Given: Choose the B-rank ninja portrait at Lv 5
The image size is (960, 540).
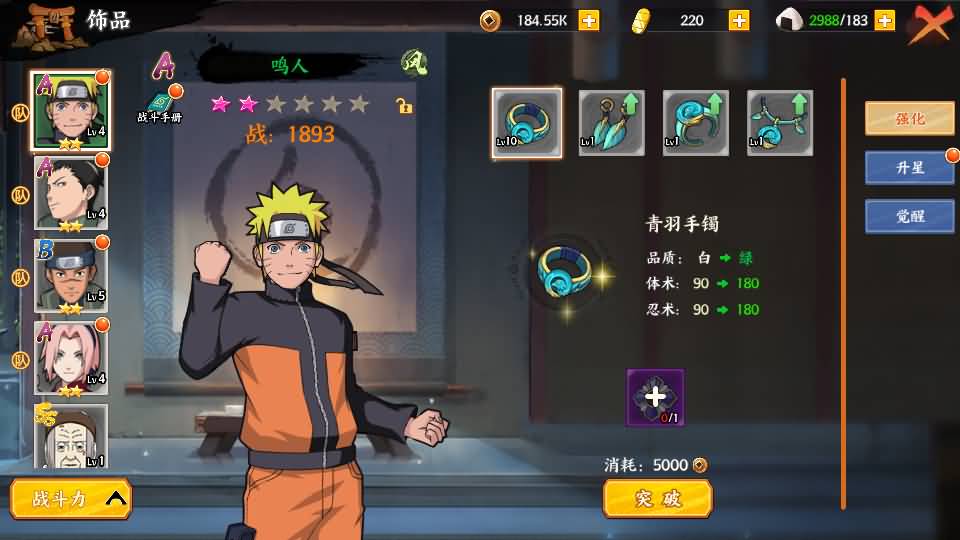Looking at the screenshot, I should pos(71,275).
